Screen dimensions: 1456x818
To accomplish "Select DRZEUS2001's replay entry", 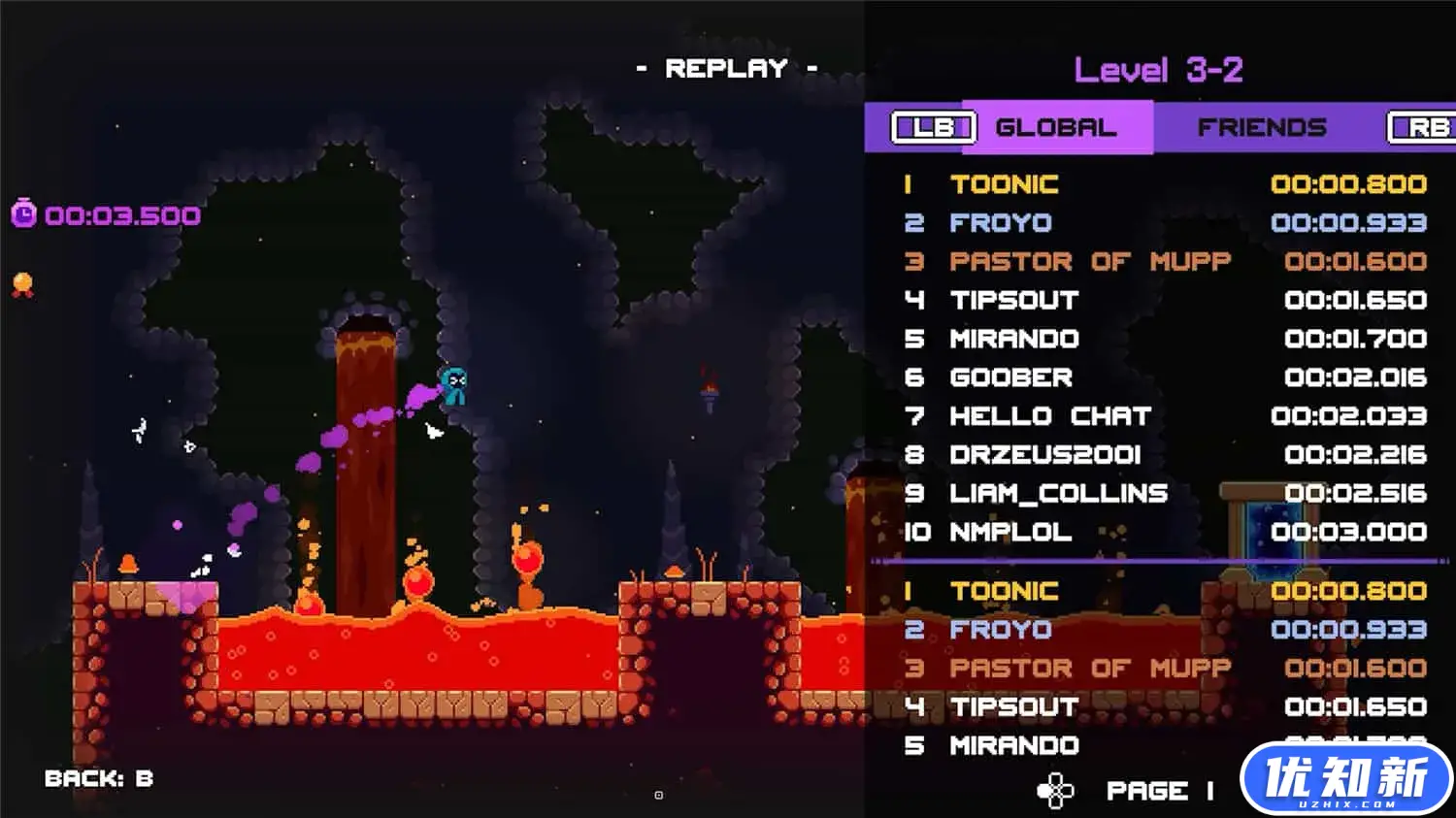I will (1164, 455).
